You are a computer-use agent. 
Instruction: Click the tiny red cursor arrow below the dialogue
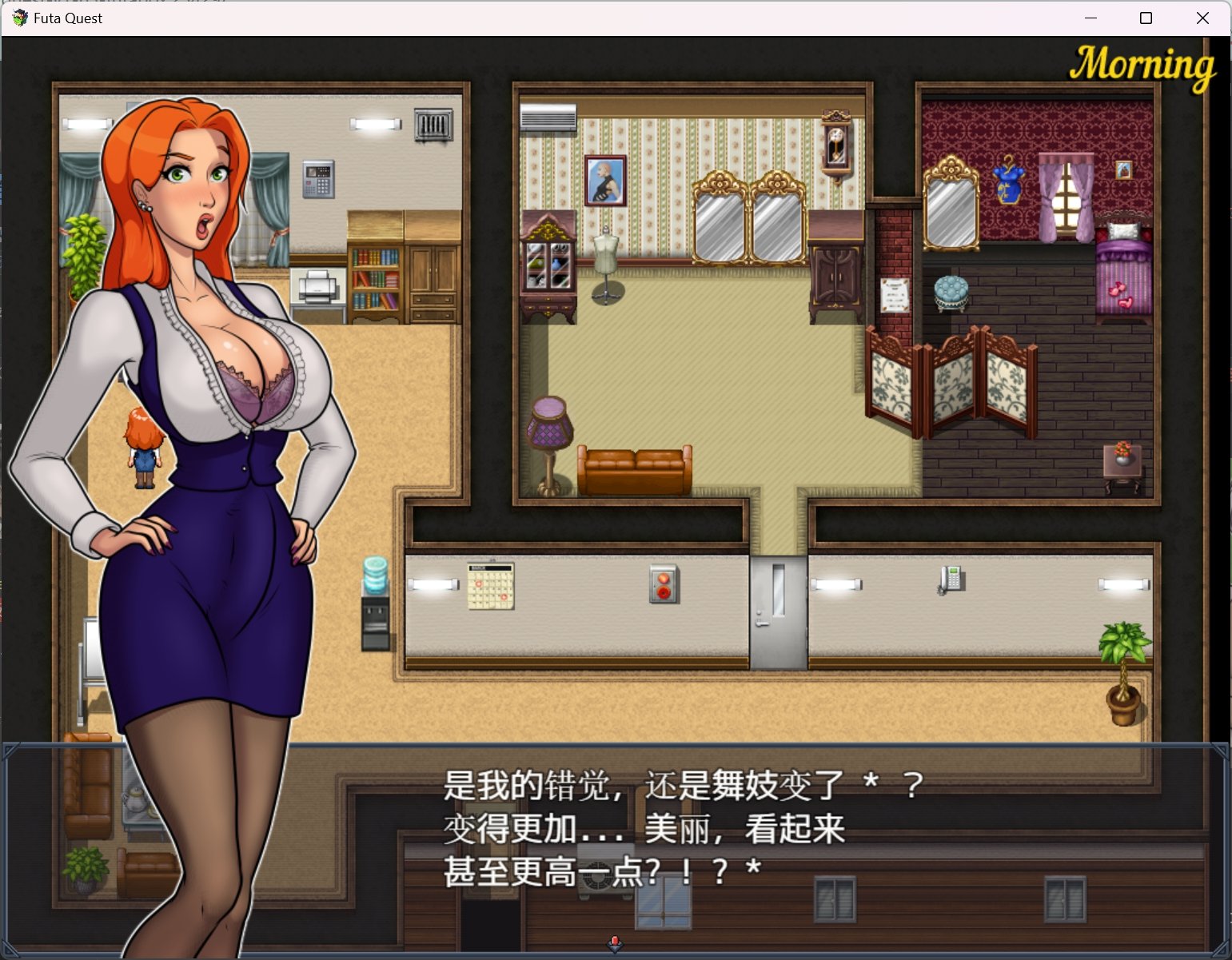[614, 943]
